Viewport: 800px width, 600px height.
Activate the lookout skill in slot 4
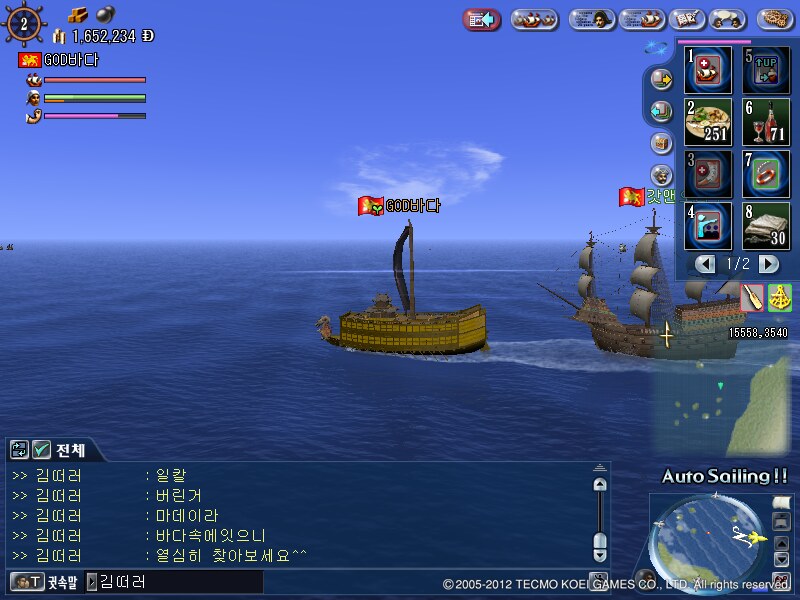[x=708, y=226]
